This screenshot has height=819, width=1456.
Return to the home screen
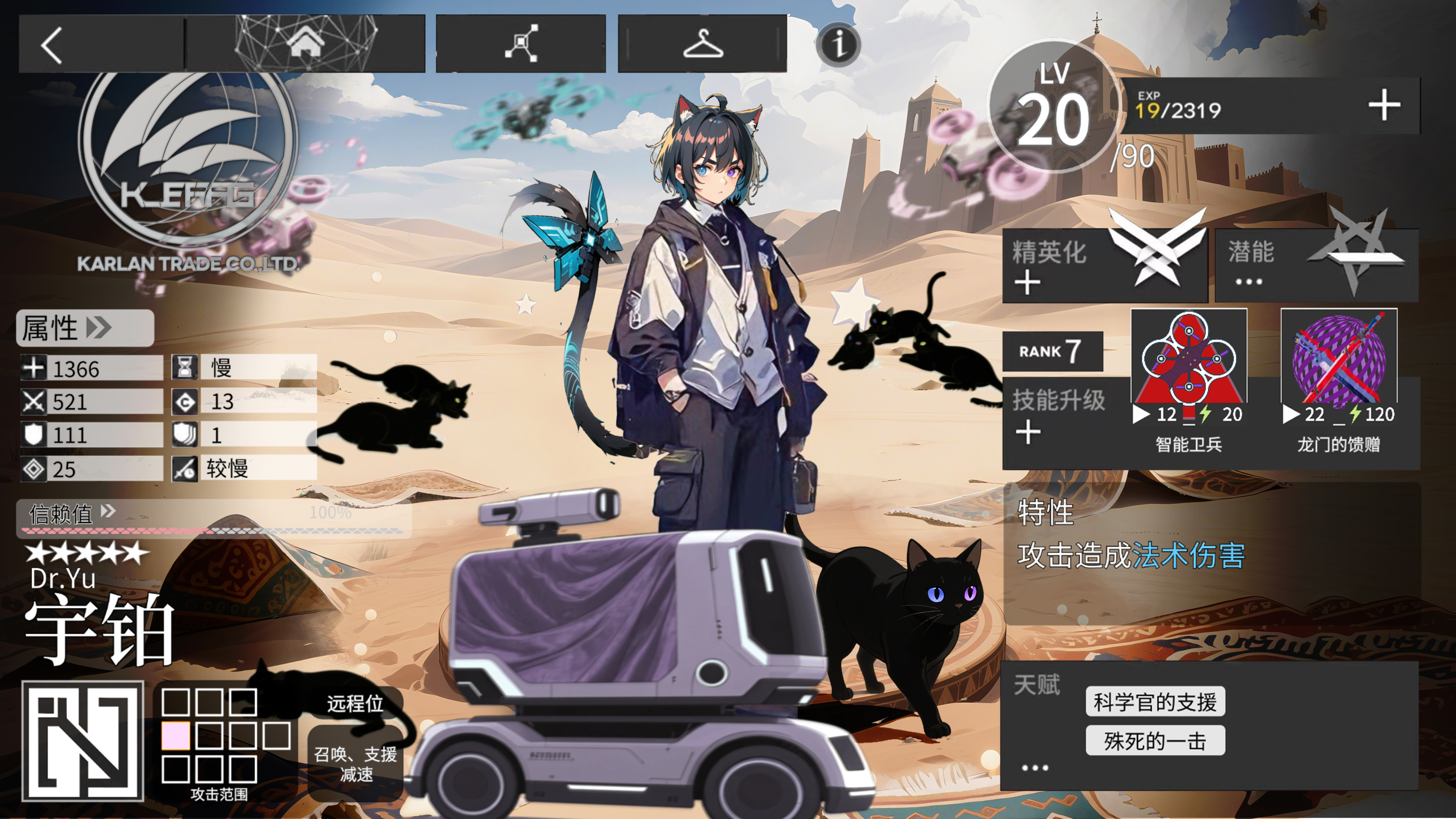[305, 44]
